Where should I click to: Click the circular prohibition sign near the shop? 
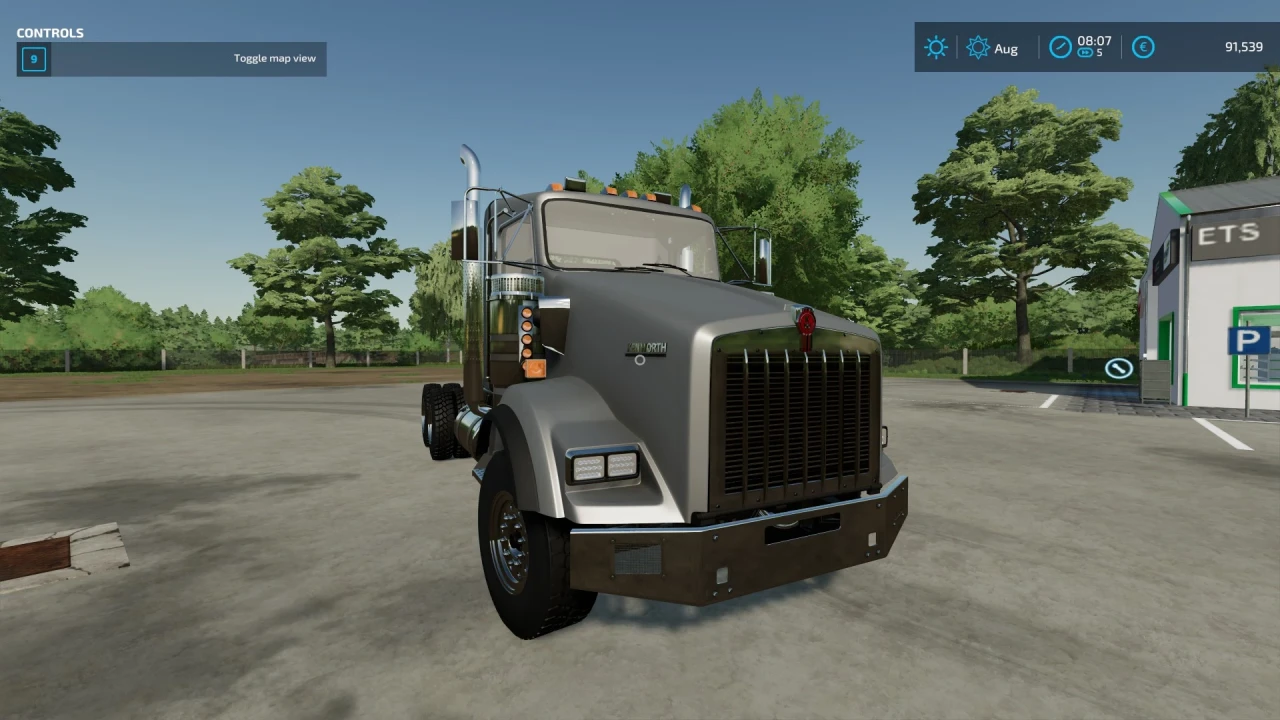(1117, 367)
